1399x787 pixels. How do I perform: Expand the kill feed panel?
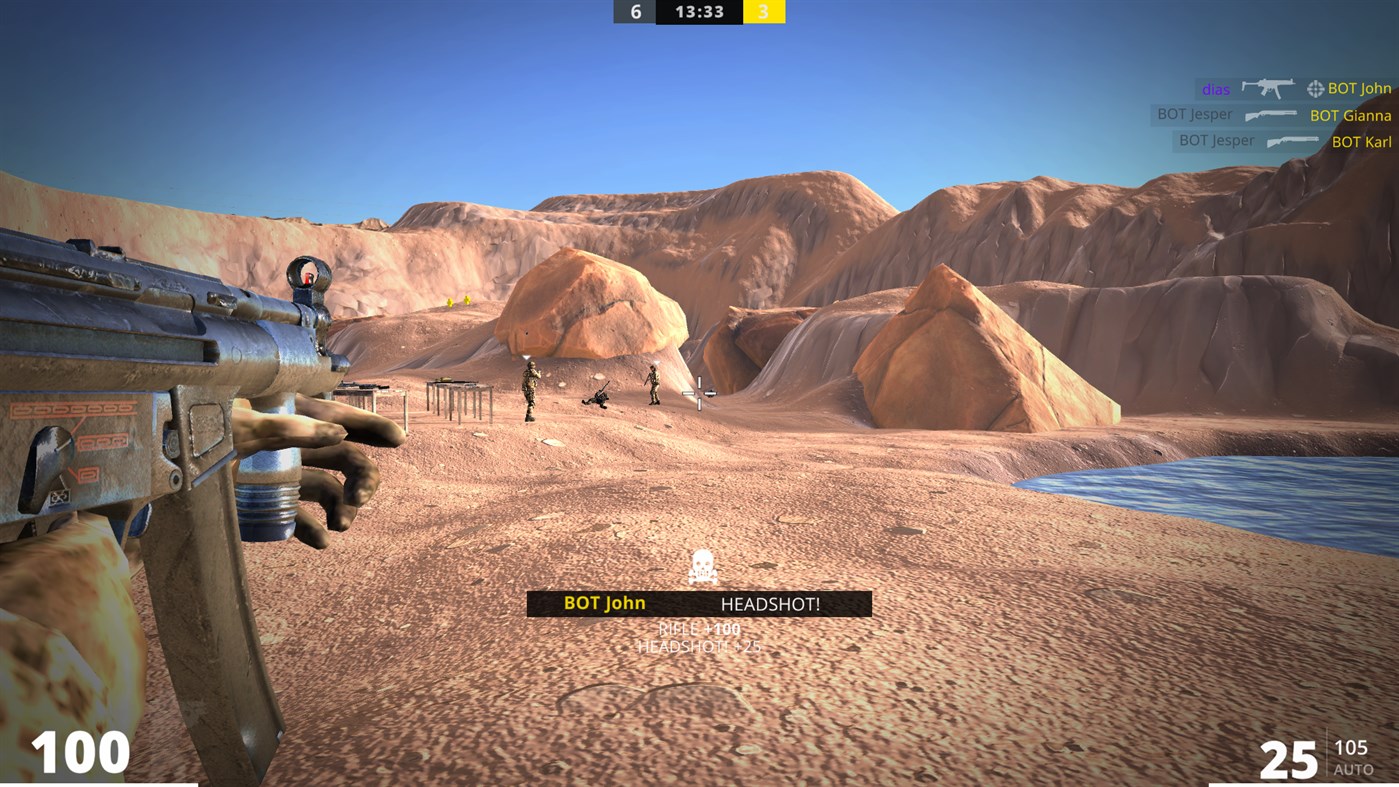1280,115
